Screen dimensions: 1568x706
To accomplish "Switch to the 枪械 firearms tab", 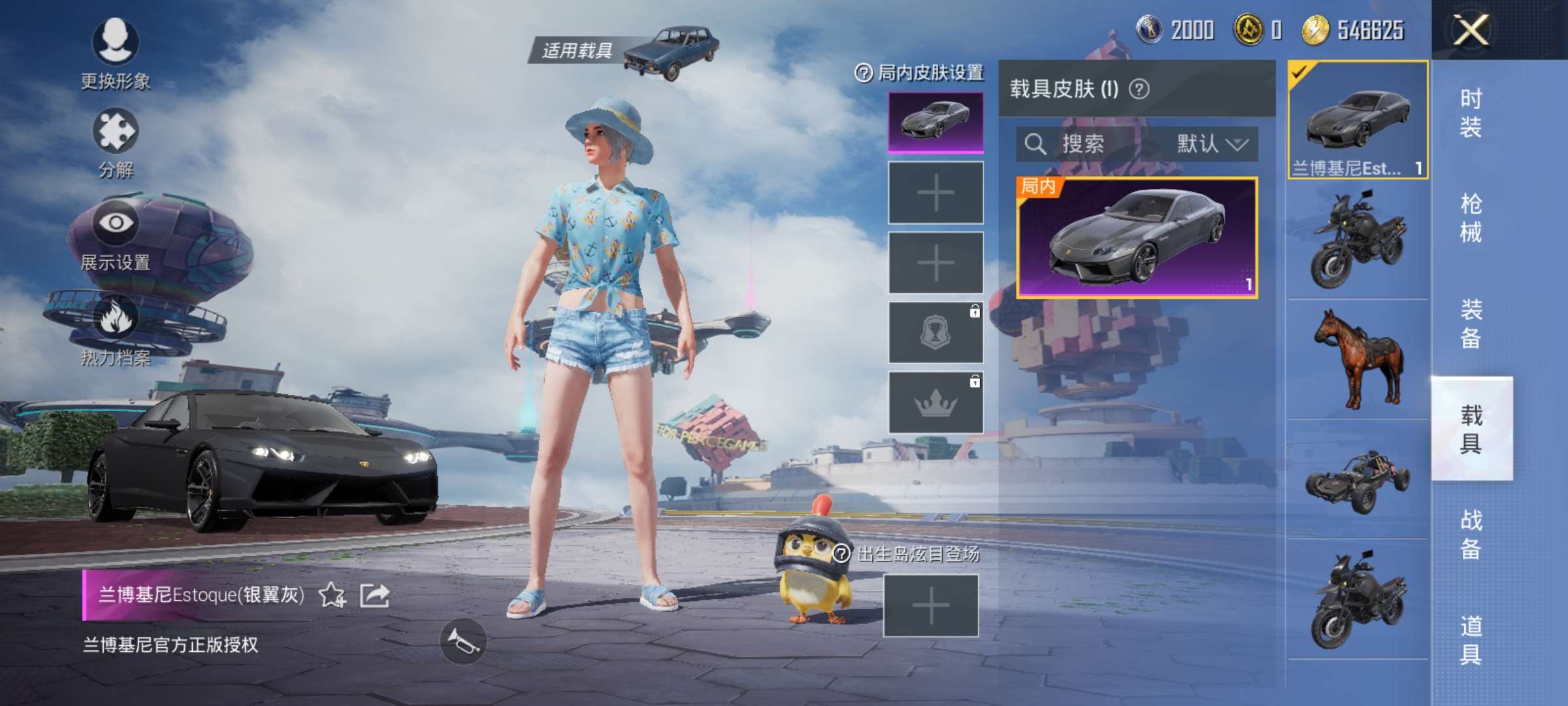I will (x=1471, y=218).
